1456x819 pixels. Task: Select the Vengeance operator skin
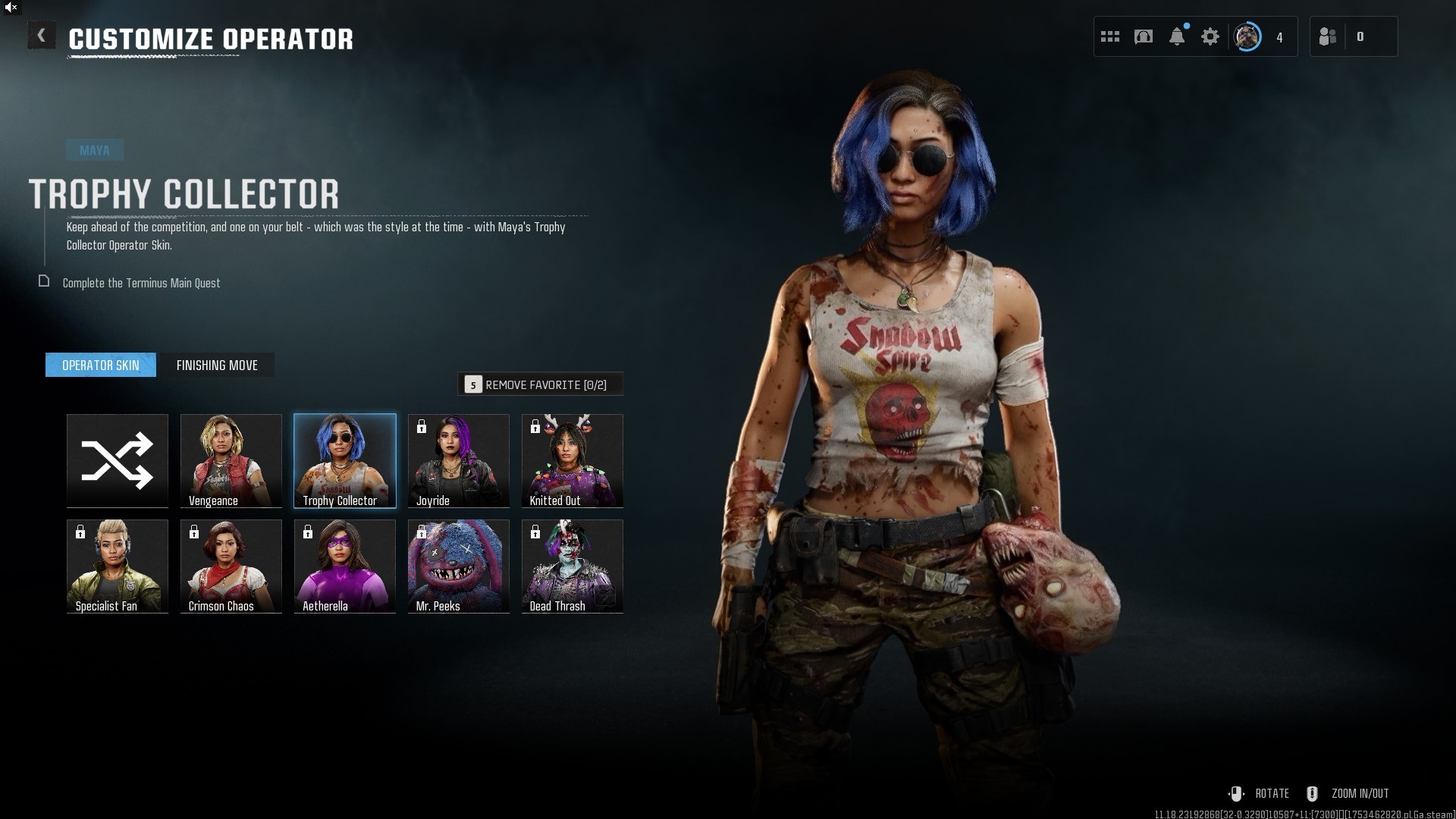tap(231, 460)
